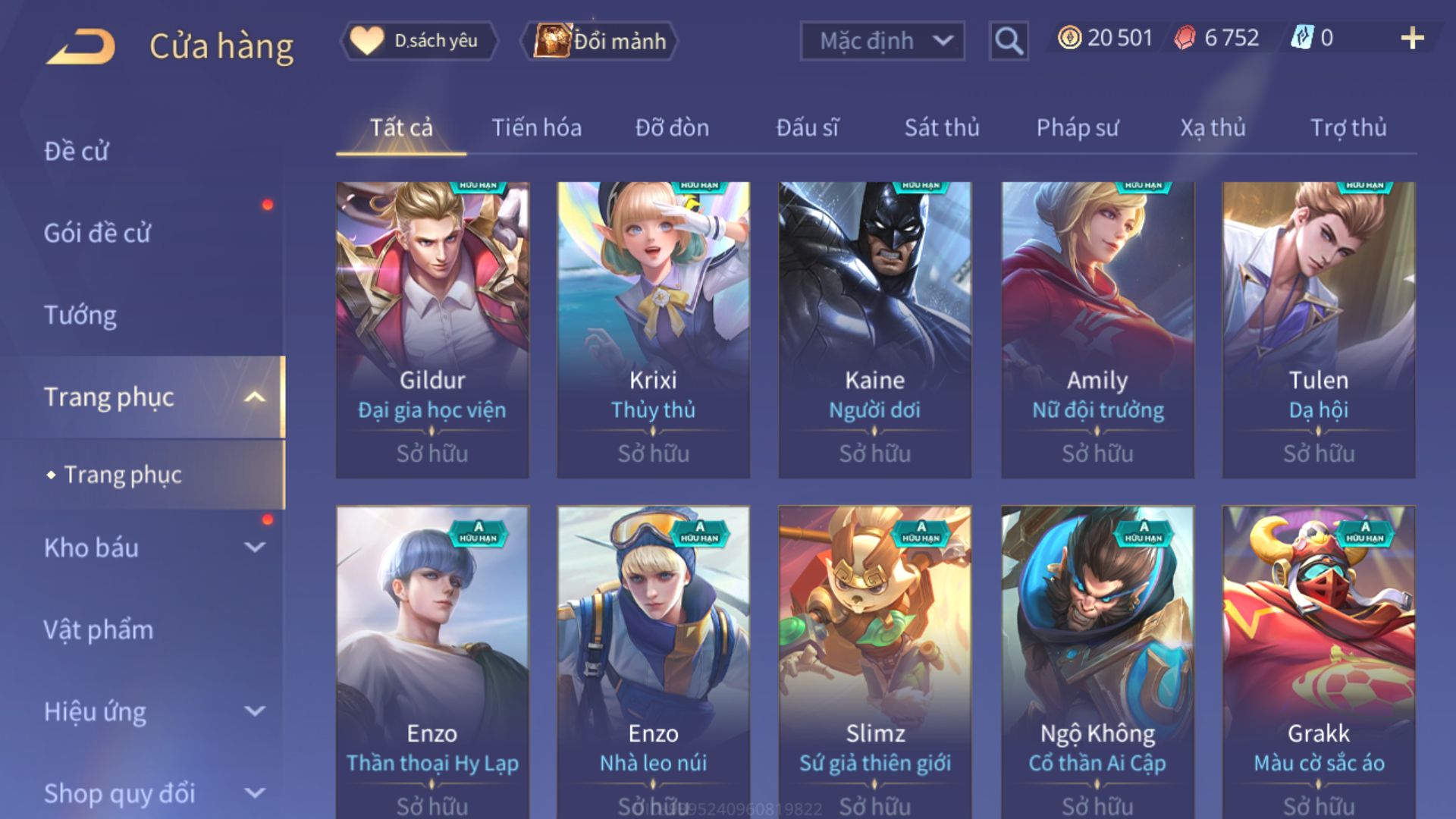This screenshot has width=1456, height=819.
Task: Expand the Kho báu menu
Action: (152, 548)
